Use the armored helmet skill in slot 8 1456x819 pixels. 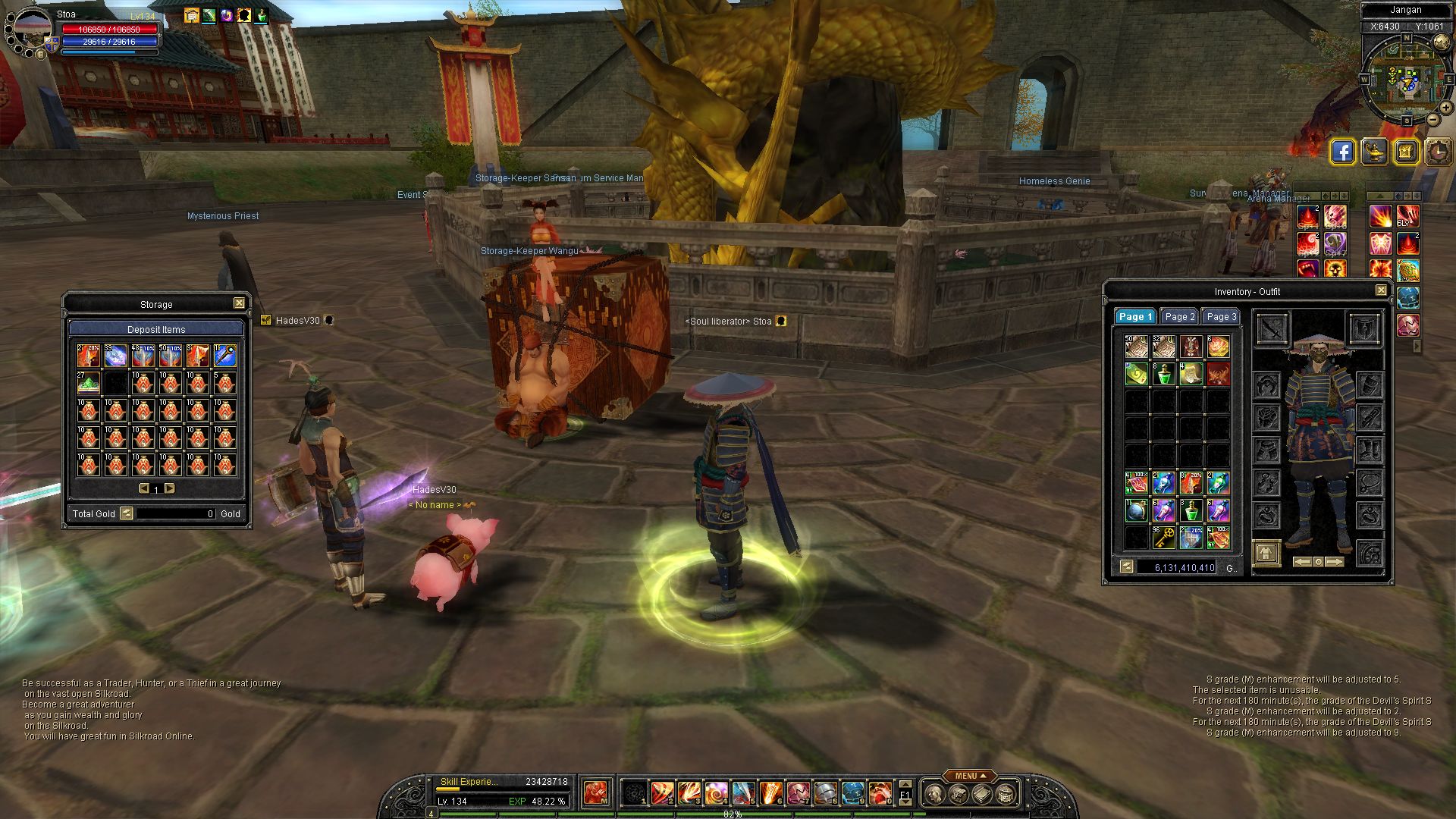(x=825, y=793)
